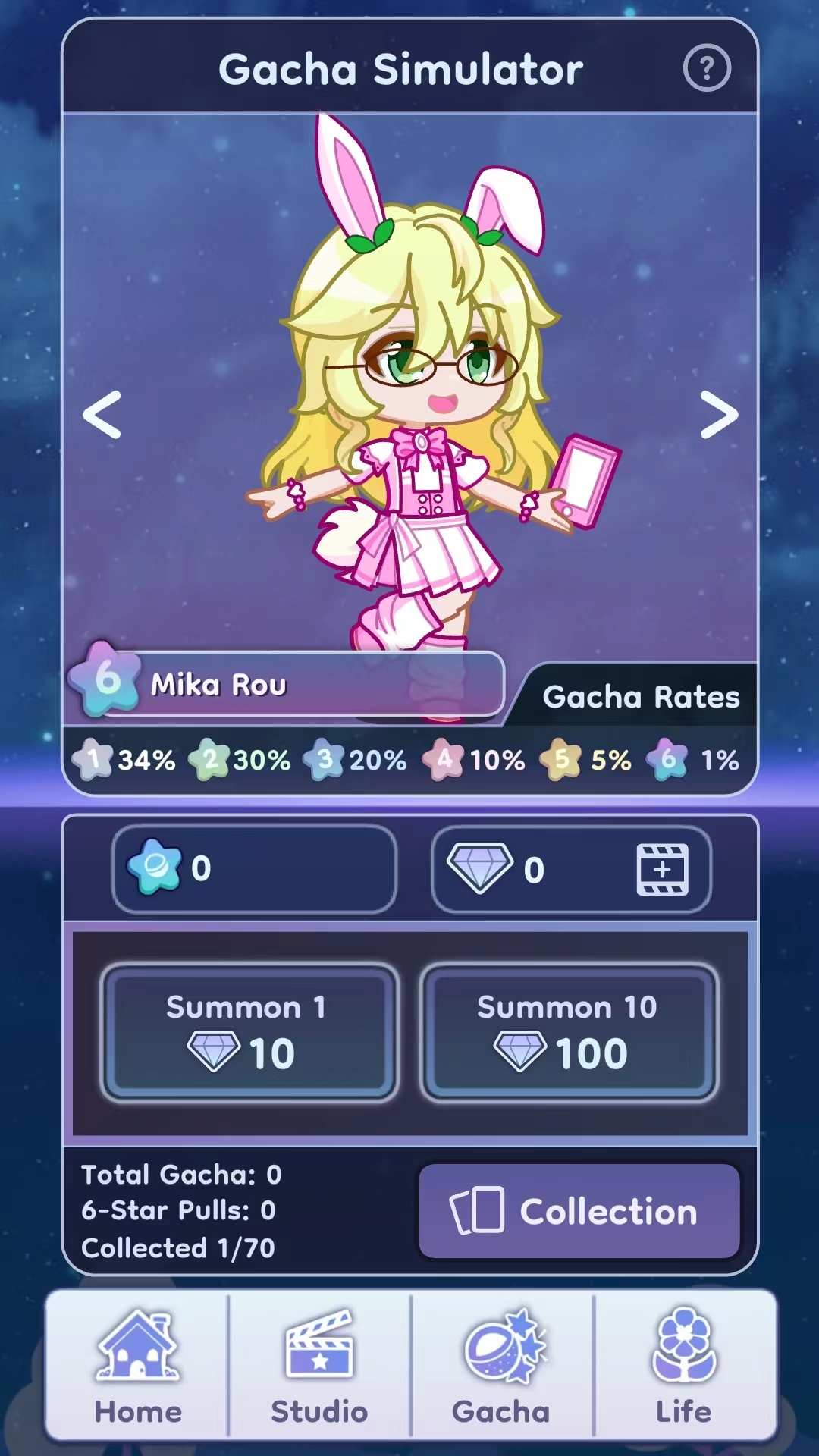Summon 1 for 10 diamonds
The image size is (819, 1456).
click(249, 1032)
